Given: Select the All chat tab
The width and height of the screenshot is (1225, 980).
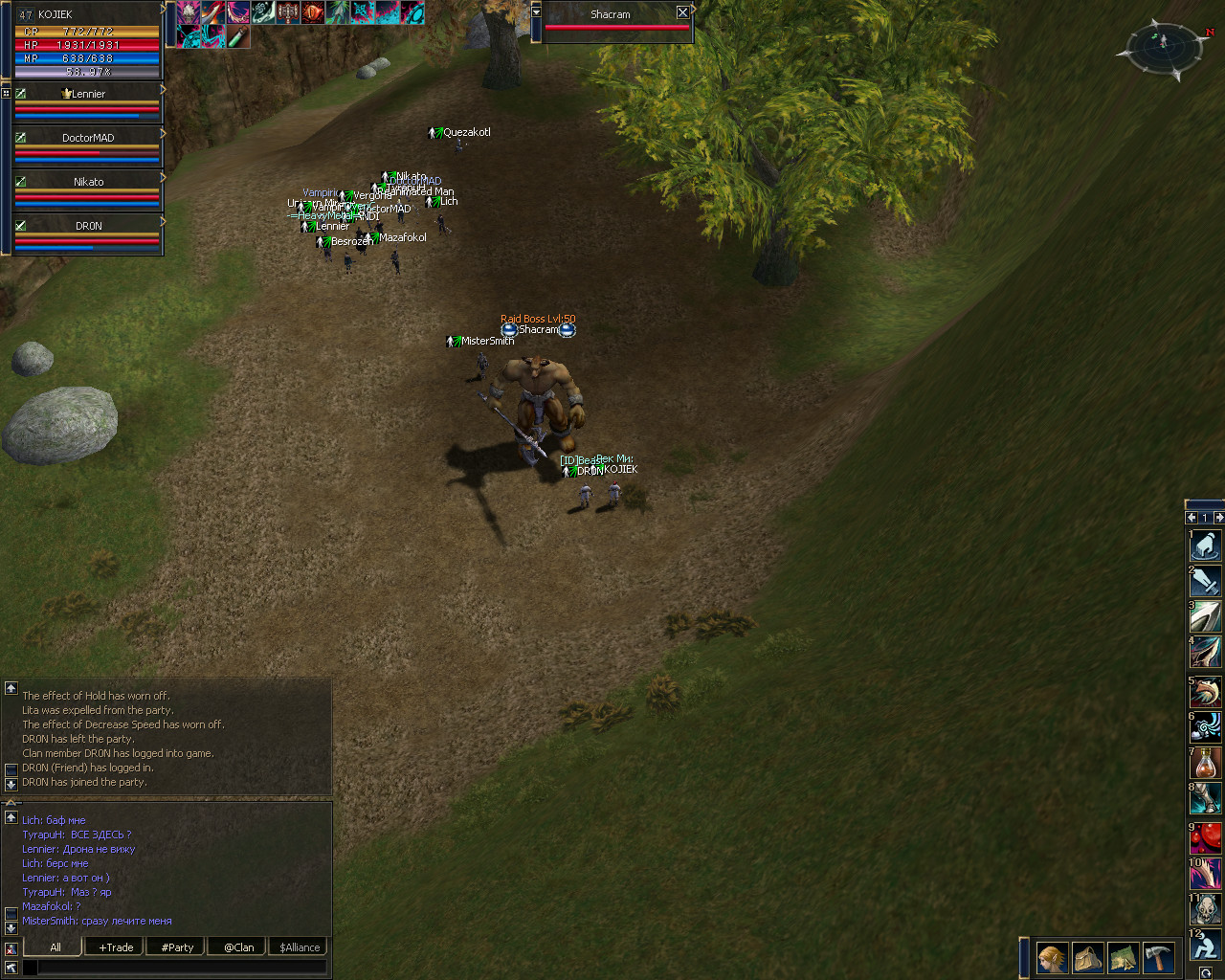Looking at the screenshot, I should pyautogui.click(x=56, y=947).
